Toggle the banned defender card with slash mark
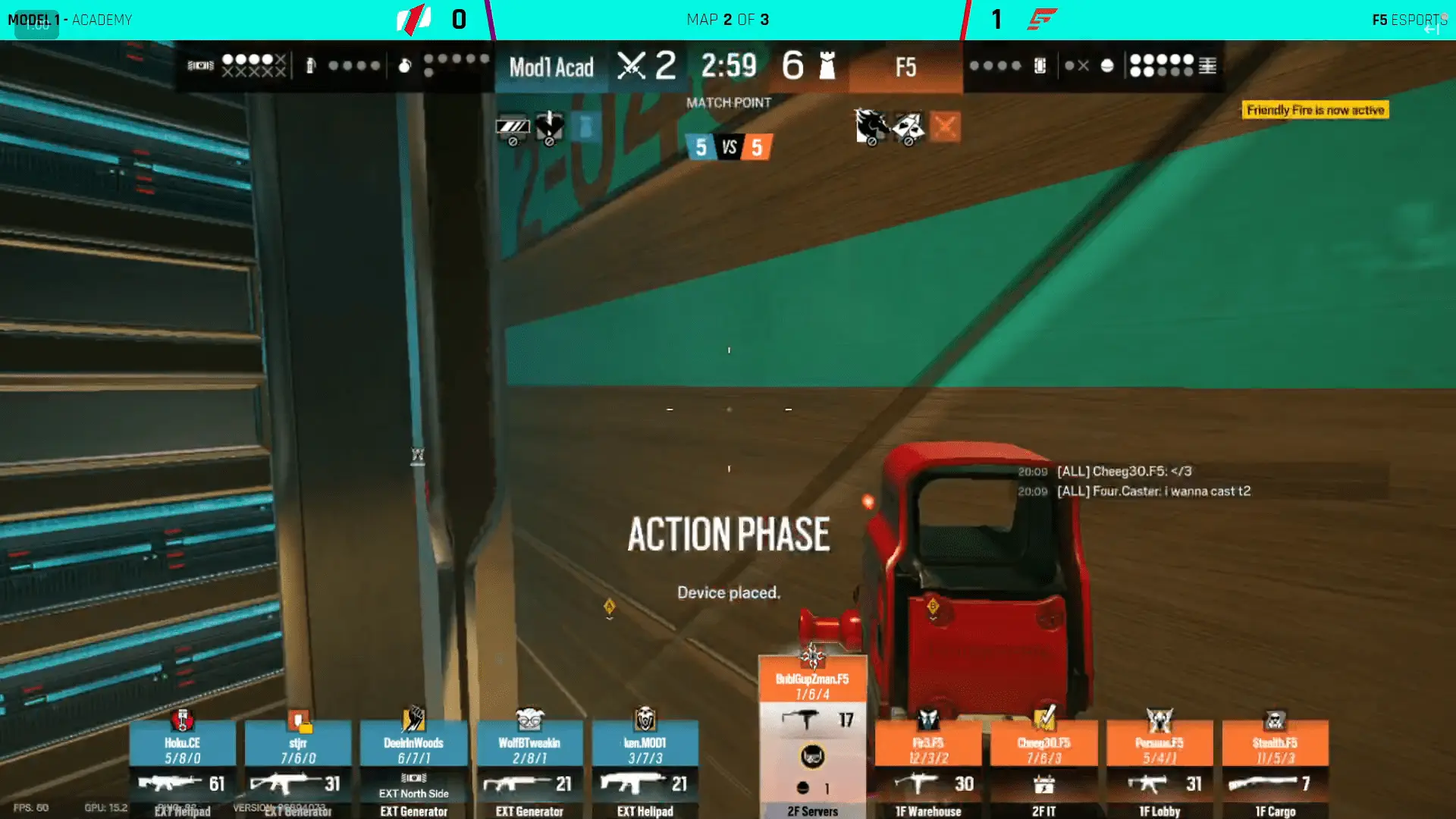Image resolution: width=1456 pixels, height=819 pixels. [x=907, y=125]
